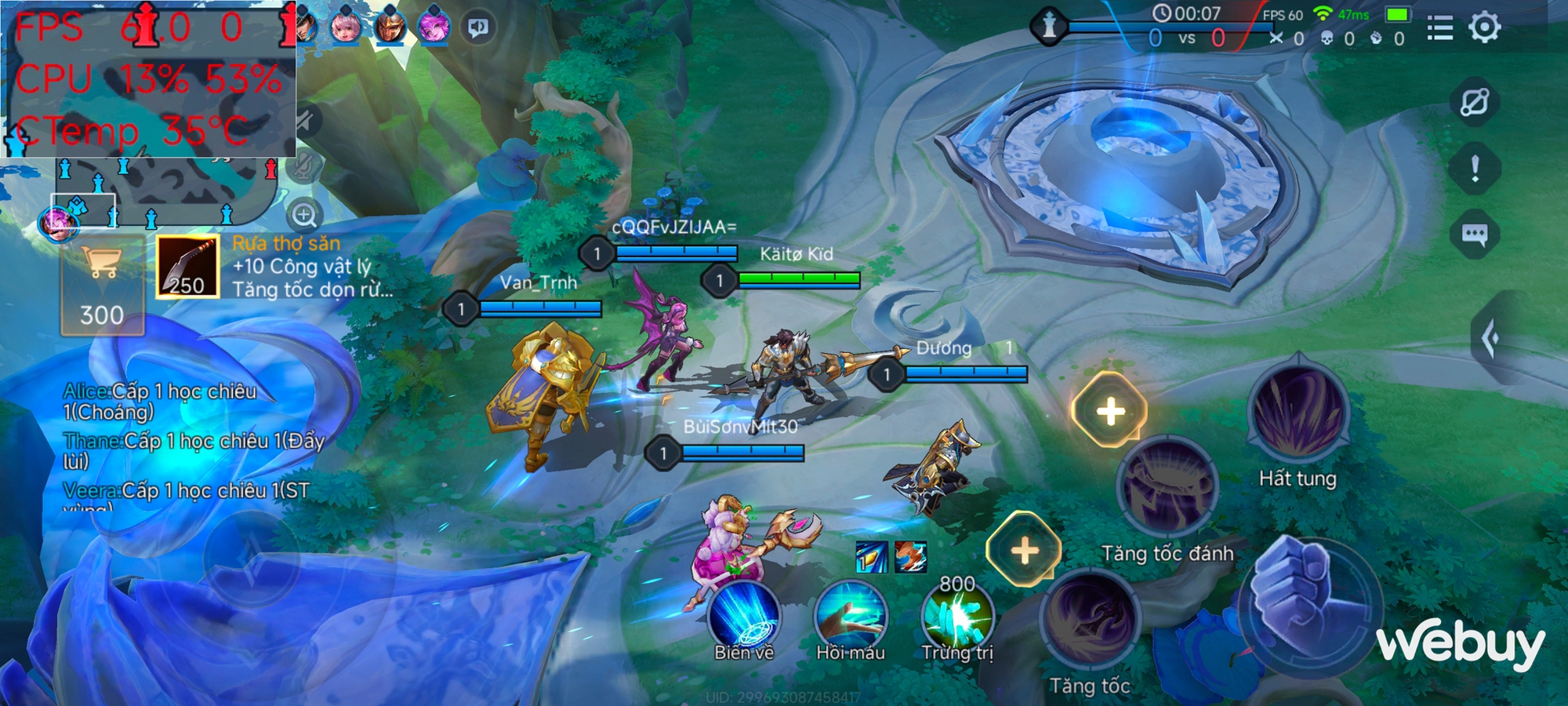The image size is (1568, 706).
Task: Buy the recommended 250 gold hunter blade
Action: pyautogui.click(x=187, y=267)
